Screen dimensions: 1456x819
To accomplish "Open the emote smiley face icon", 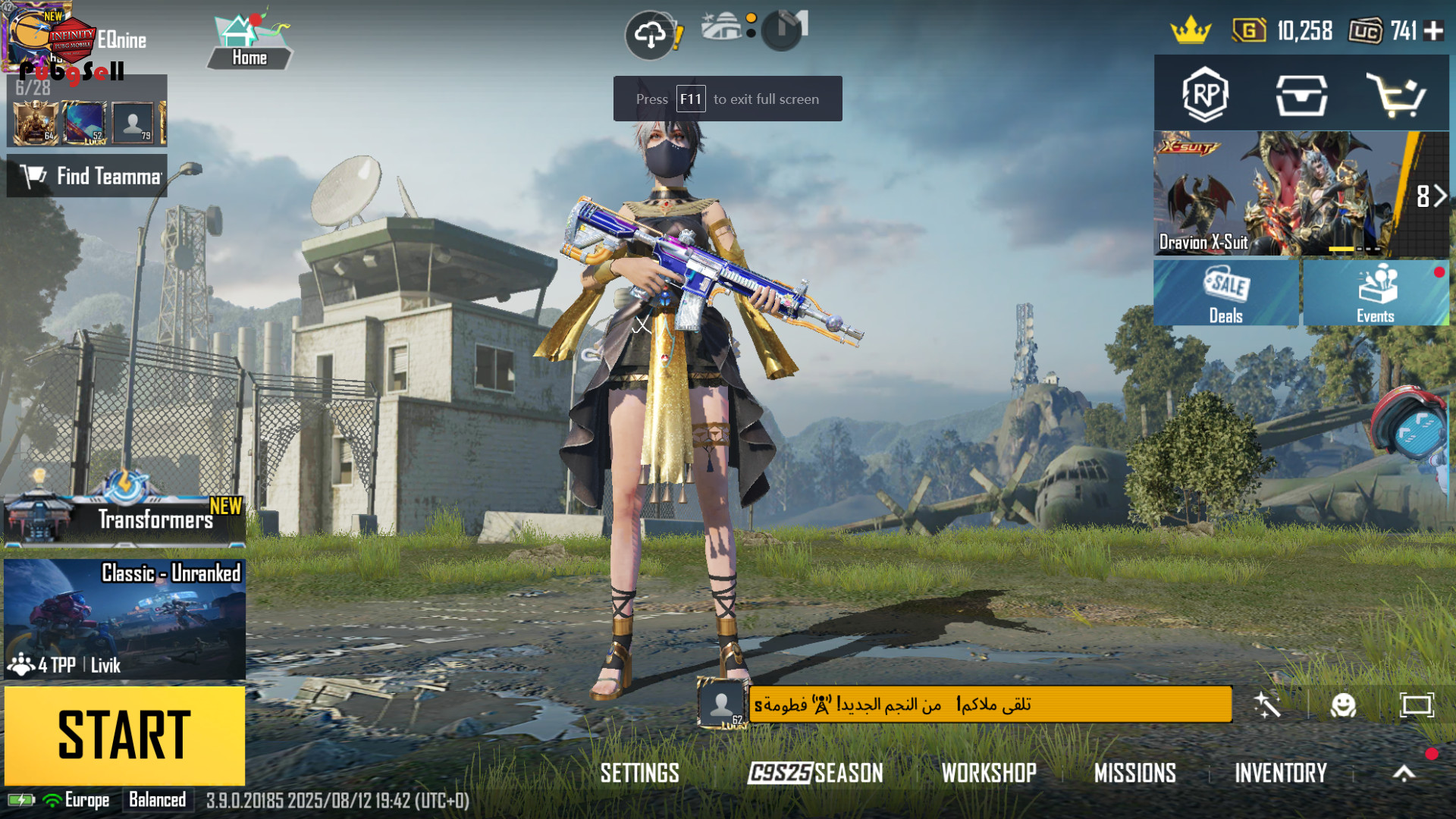I will (1343, 705).
